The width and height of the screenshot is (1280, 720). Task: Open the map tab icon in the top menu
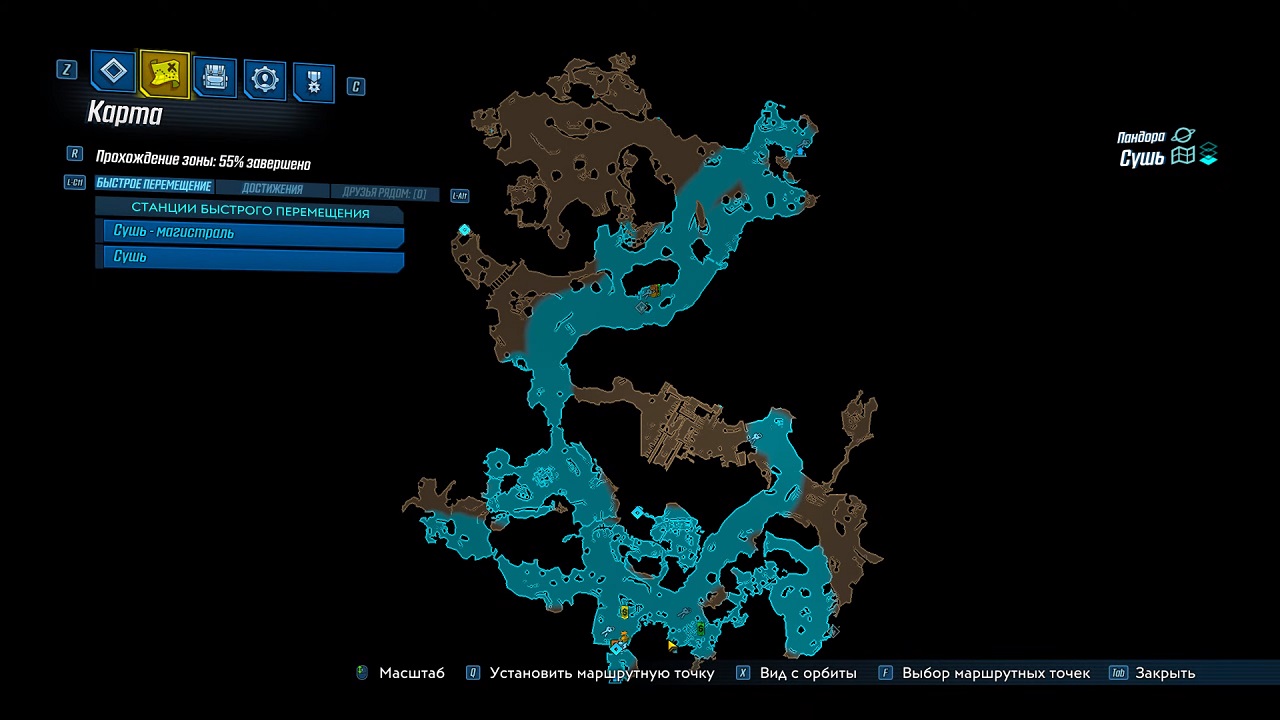coord(163,75)
